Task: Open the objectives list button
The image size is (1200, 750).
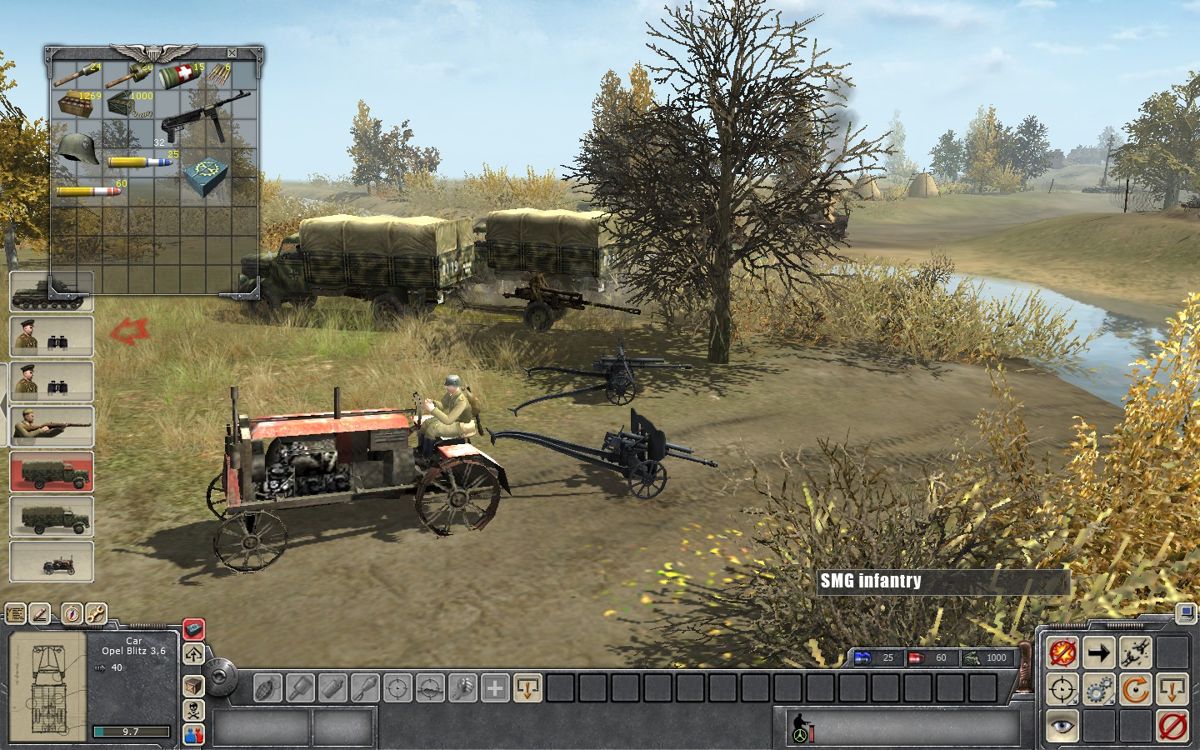Action: coord(16,614)
